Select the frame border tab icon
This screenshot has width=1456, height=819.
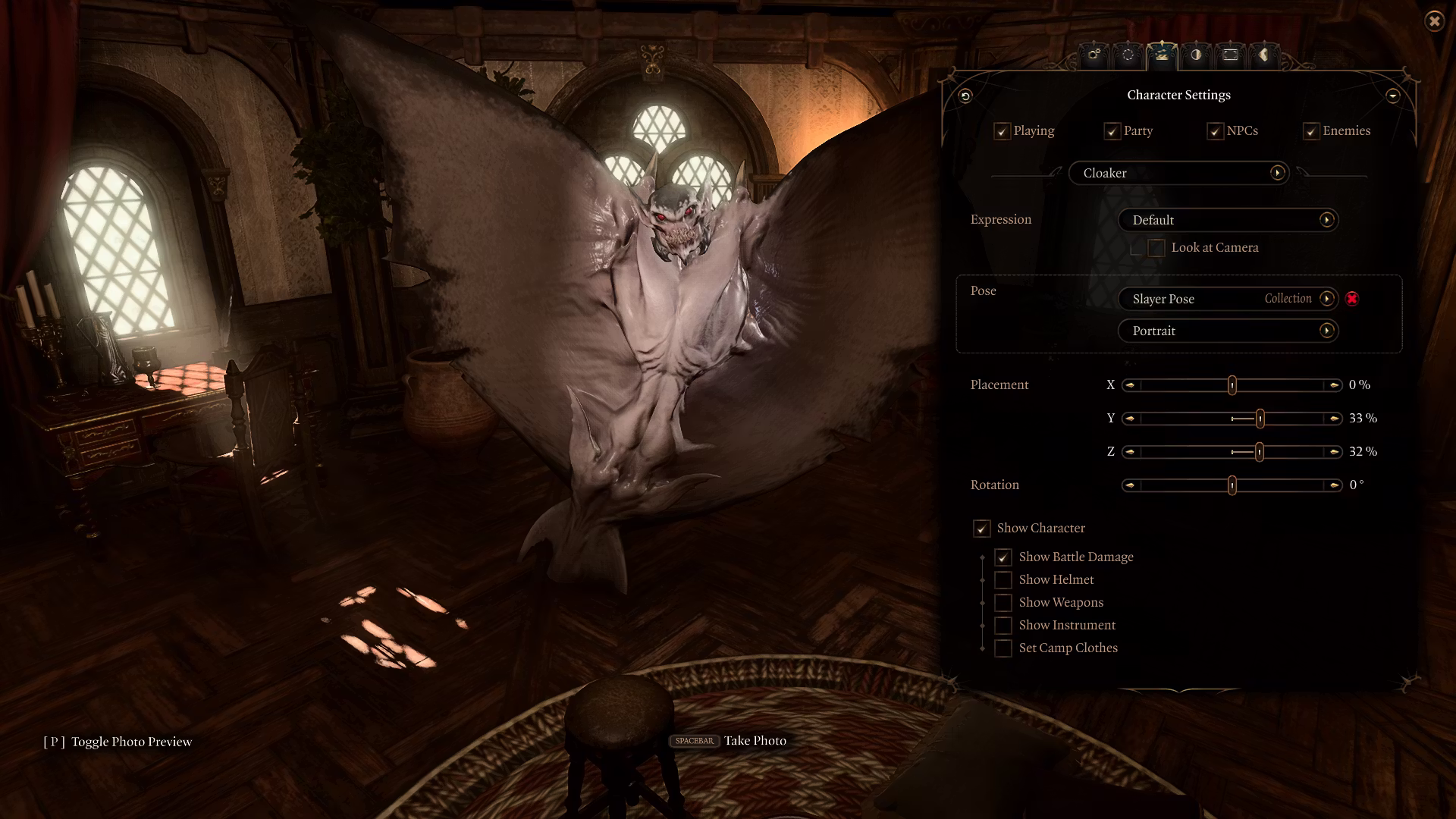(1230, 55)
